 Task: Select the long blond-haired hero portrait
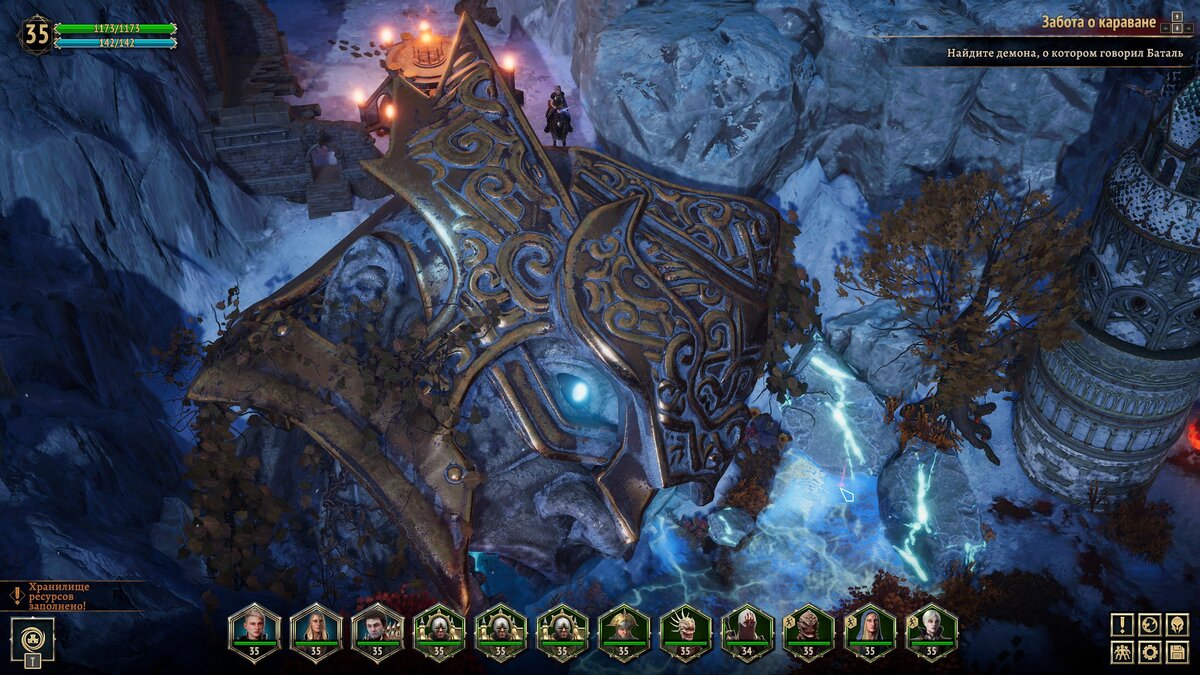click(316, 629)
